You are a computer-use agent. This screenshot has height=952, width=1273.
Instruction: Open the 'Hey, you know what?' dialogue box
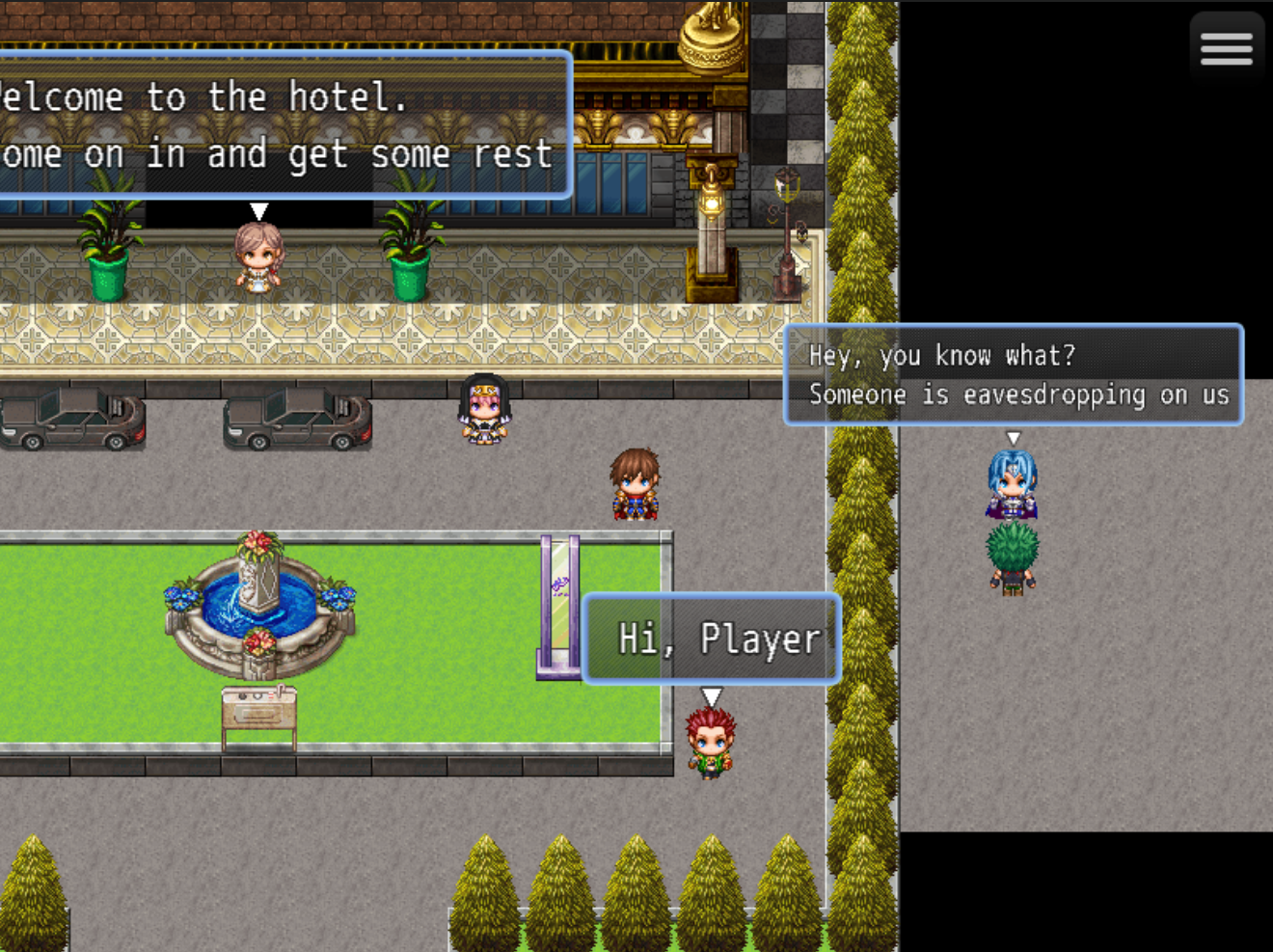1015,374
